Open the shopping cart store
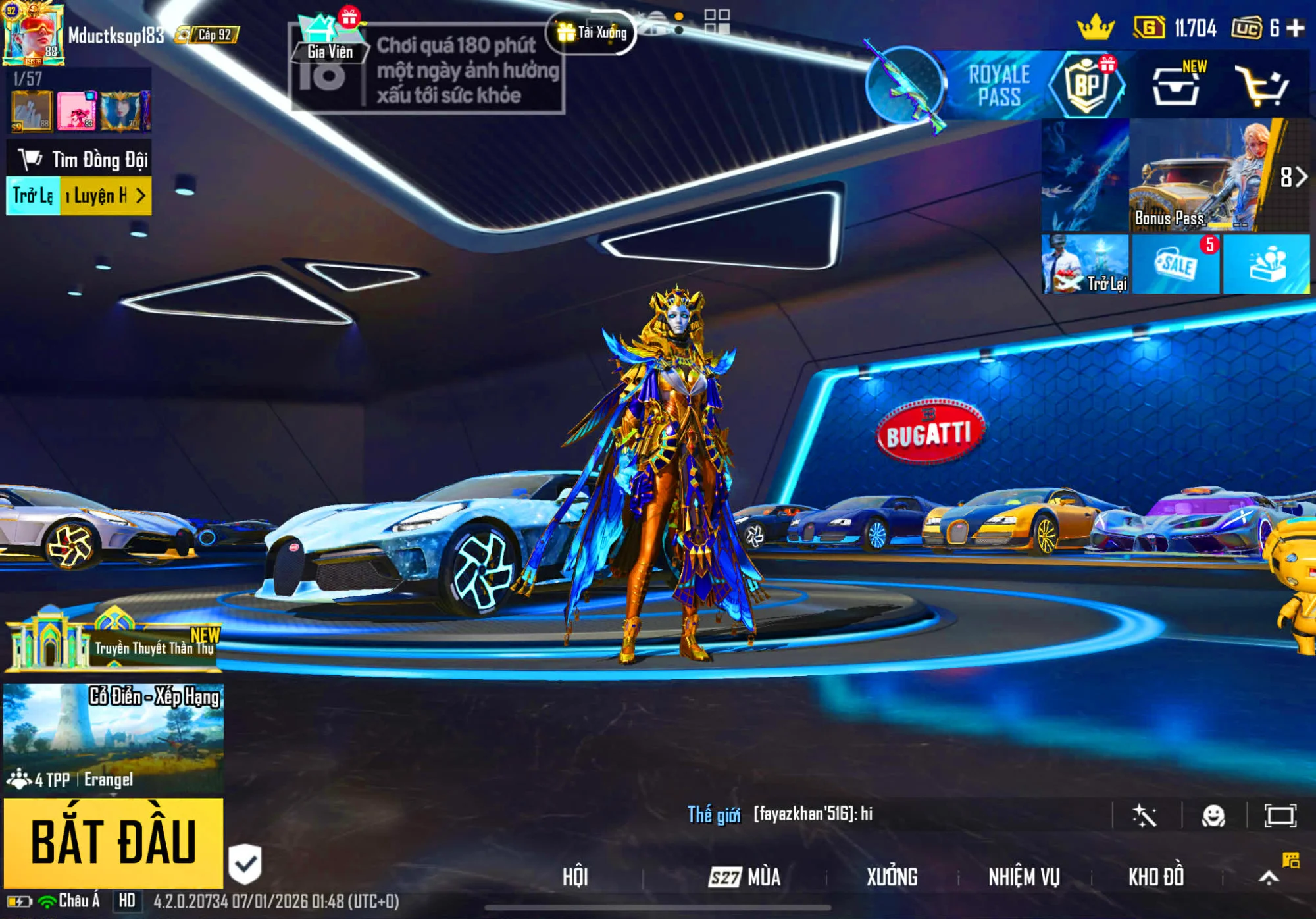Screen dimensions: 1316x919 click(1261, 86)
